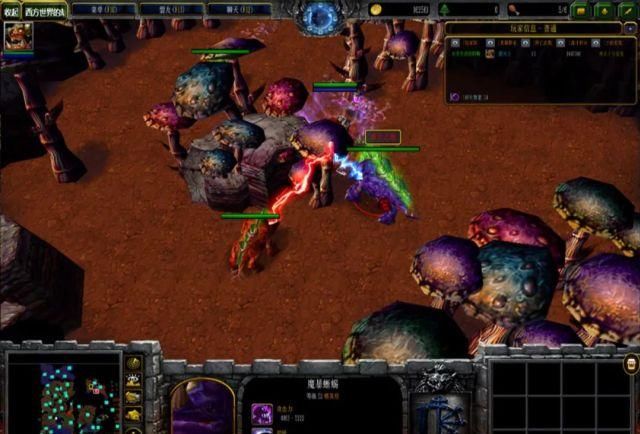Image resolution: width=640 pixels, height=434 pixels.
Task: Click the purple attack stat icon
Action: coord(261,412)
